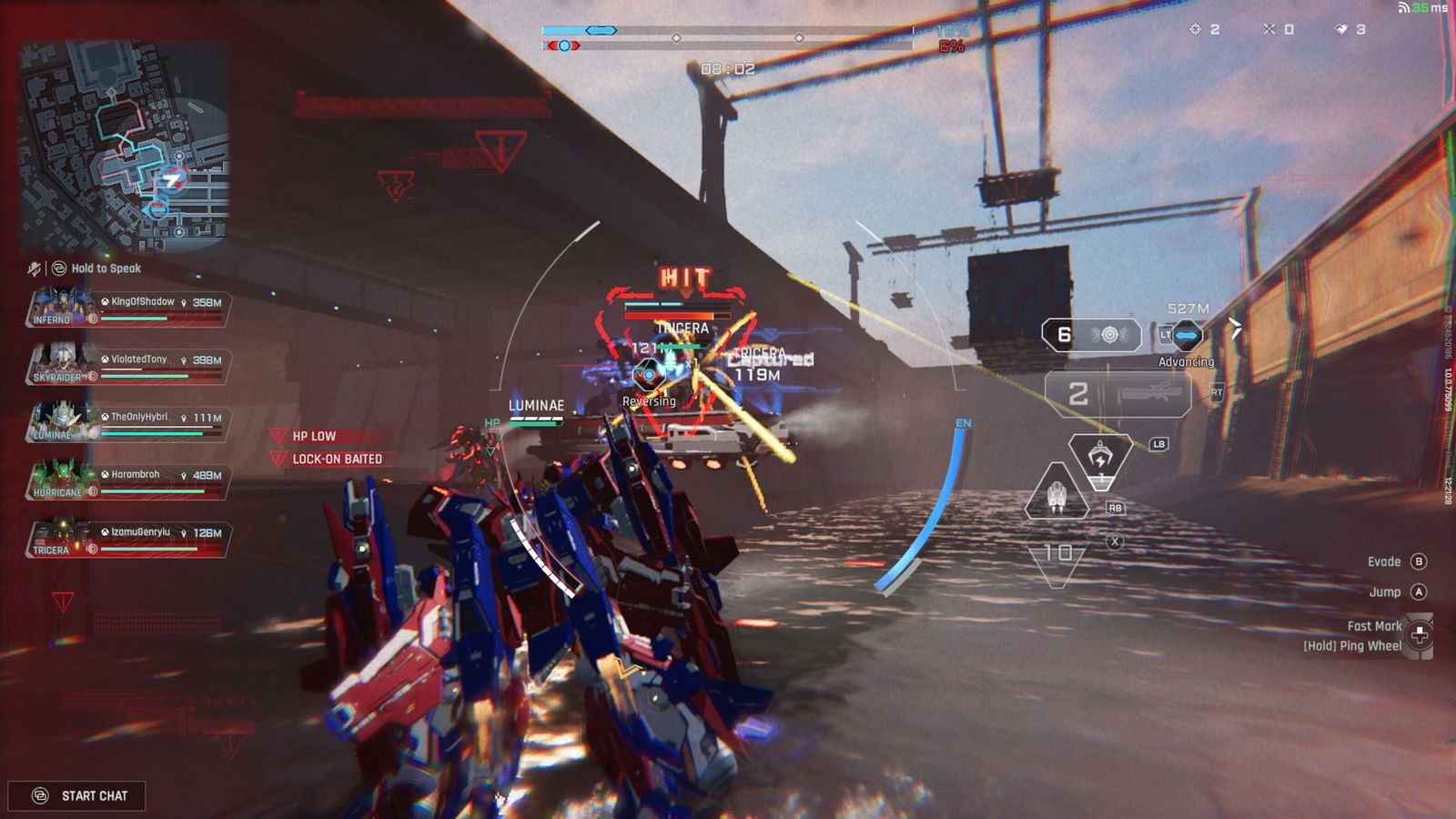Select teammate Harambroh's HURRICANE row
The height and width of the screenshot is (819, 1456).
(127, 480)
